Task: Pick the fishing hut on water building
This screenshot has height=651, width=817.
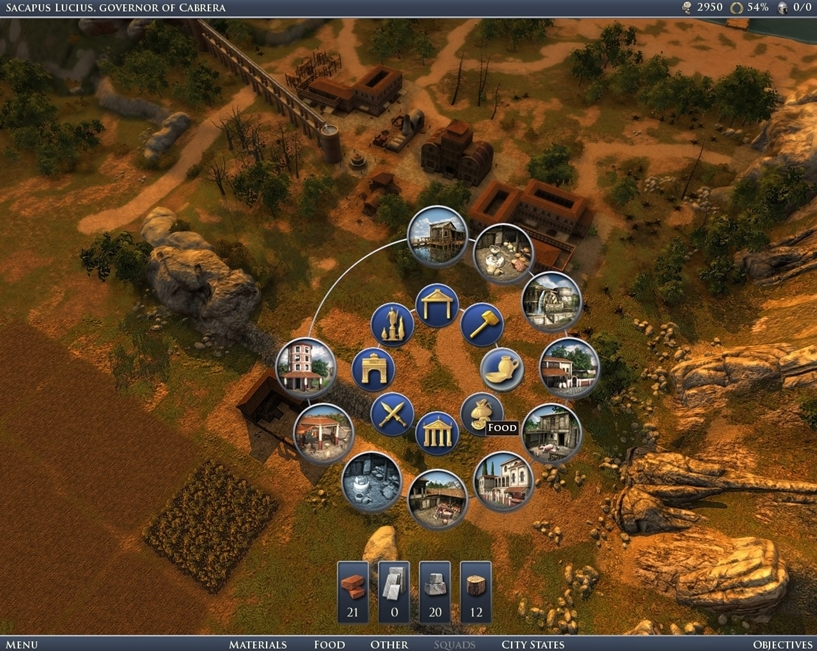Action: tap(438, 236)
